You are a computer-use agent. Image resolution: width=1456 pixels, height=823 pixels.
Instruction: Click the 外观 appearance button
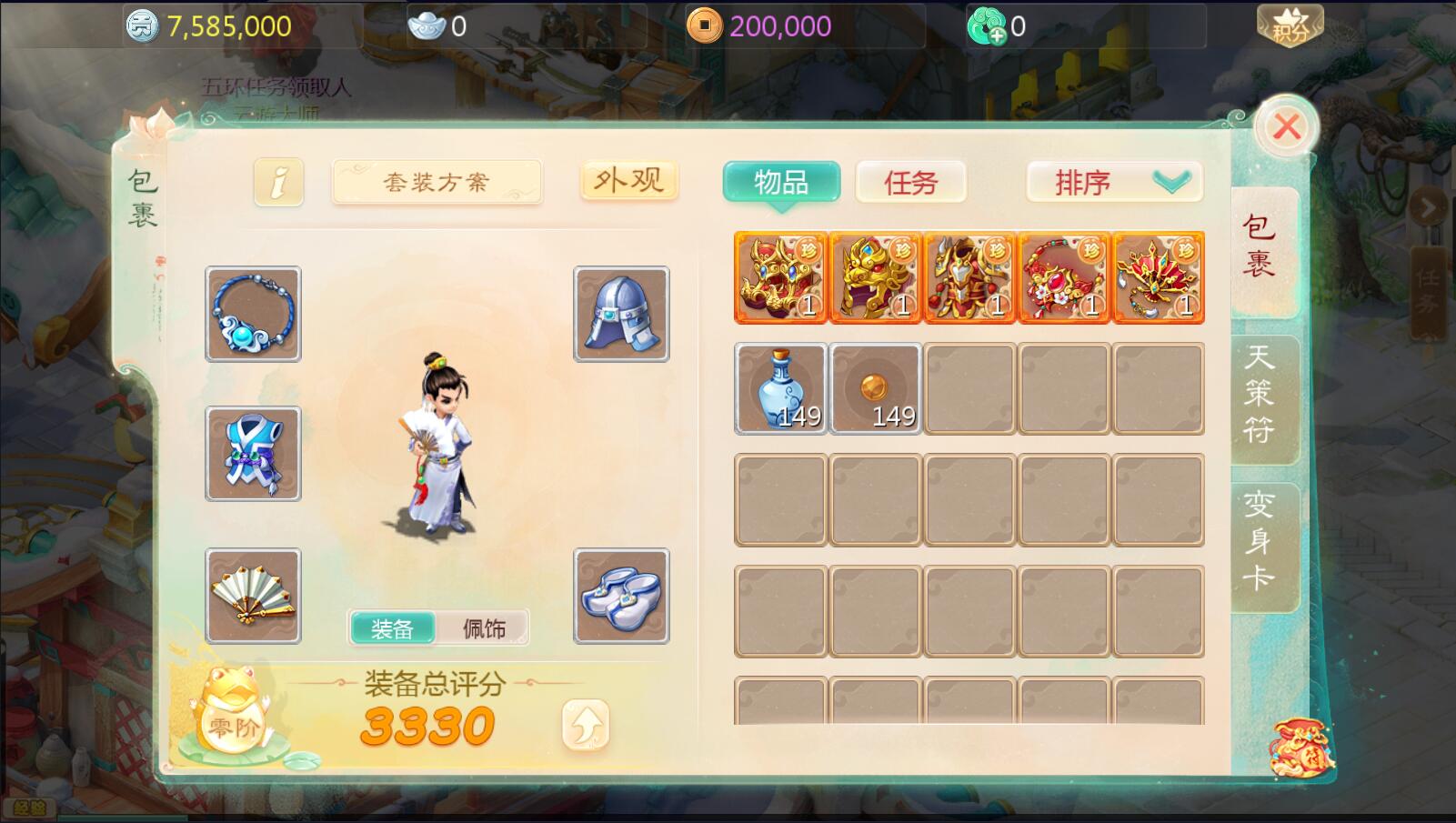(x=628, y=180)
